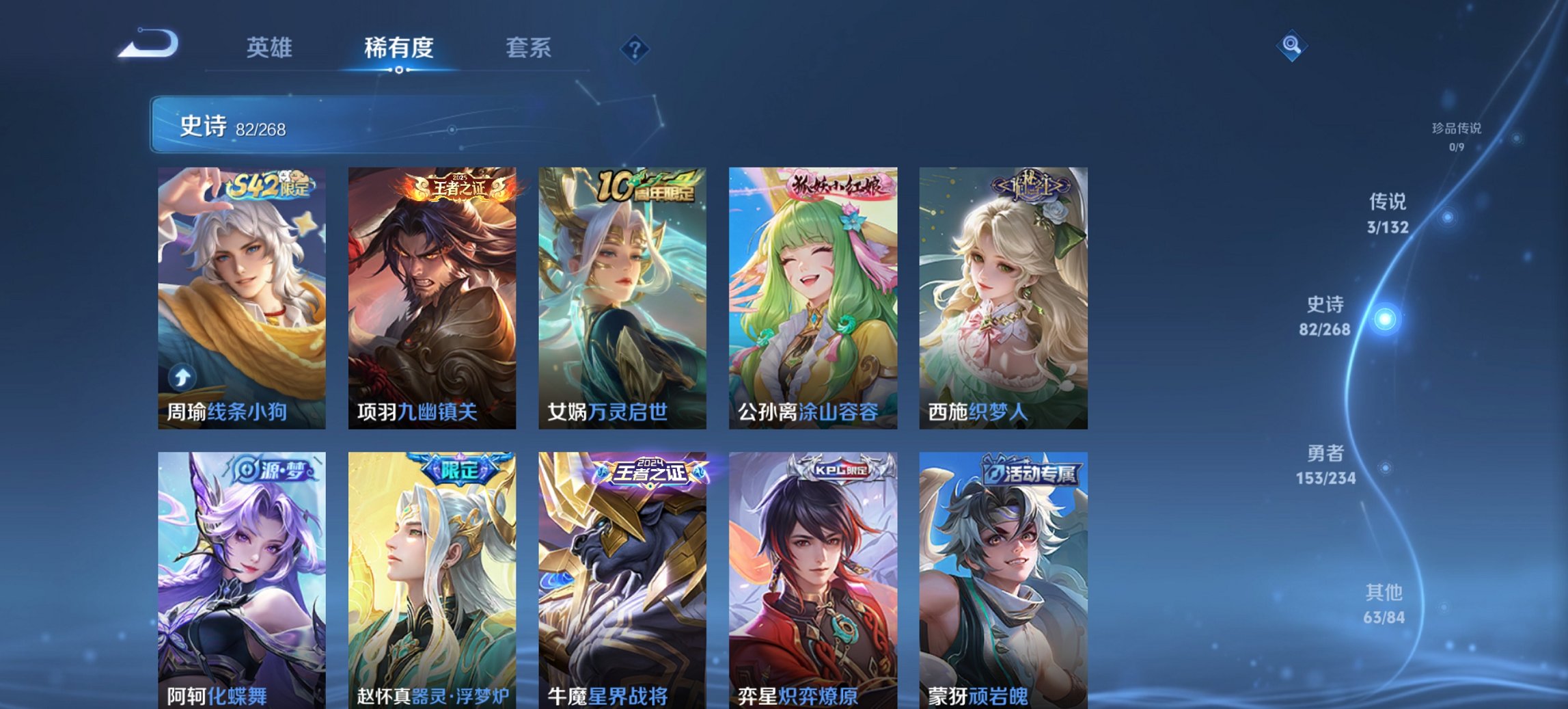
Task: Switch to the 套系 tab
Action: pyautogui.click(x=529, y=48)
